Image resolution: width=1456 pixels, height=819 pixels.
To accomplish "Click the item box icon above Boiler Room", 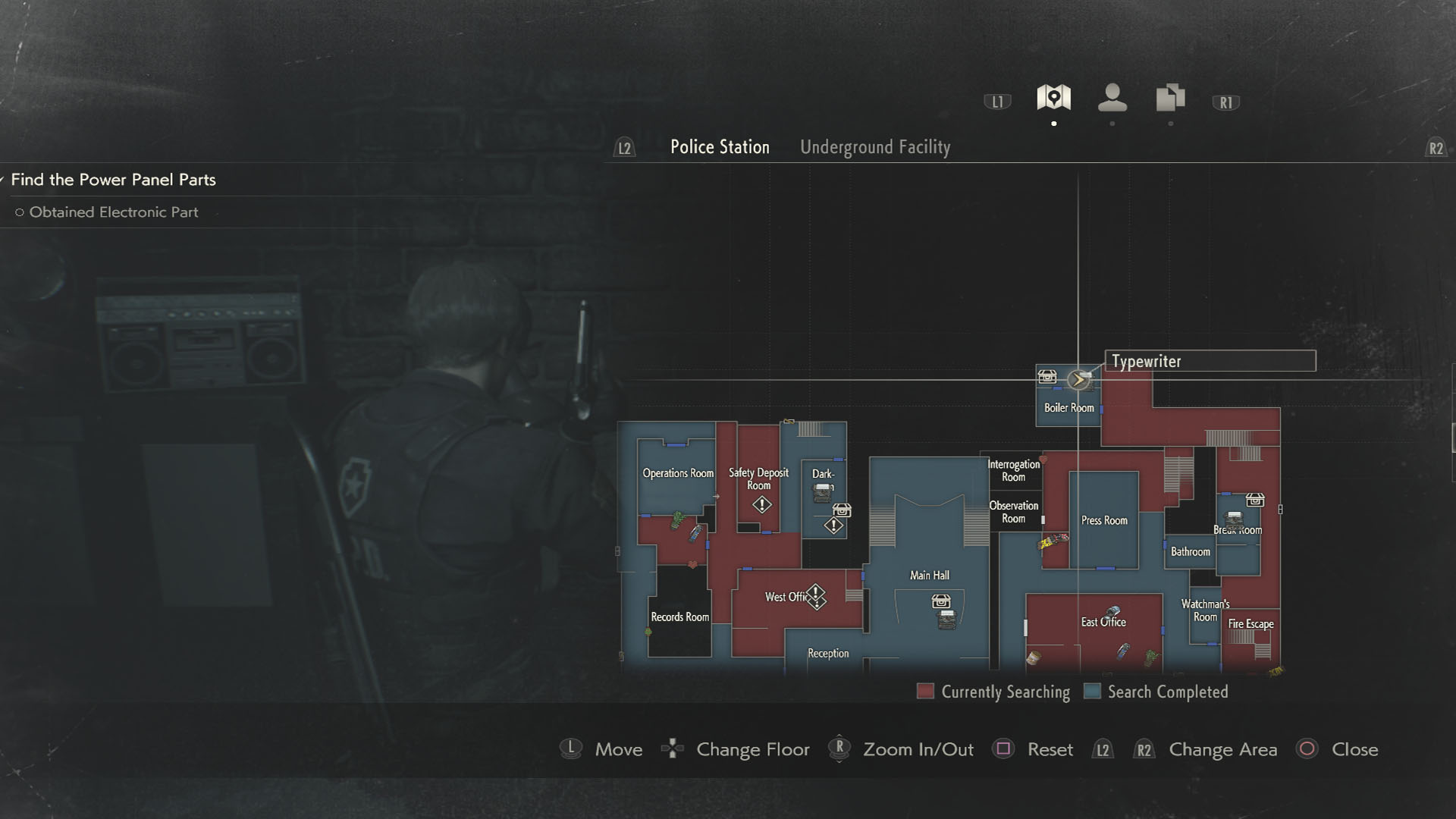I will click(x=1048, y=377).
